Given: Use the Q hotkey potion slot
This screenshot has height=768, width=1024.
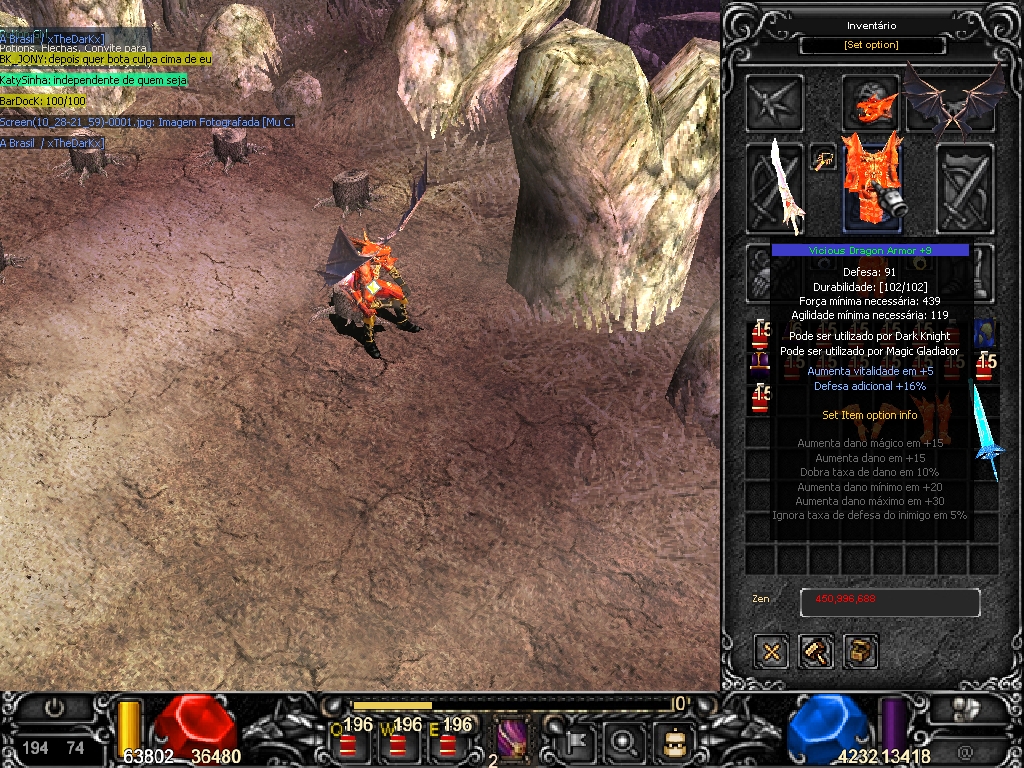Looking at the screenshot, I should coord(349,742).
